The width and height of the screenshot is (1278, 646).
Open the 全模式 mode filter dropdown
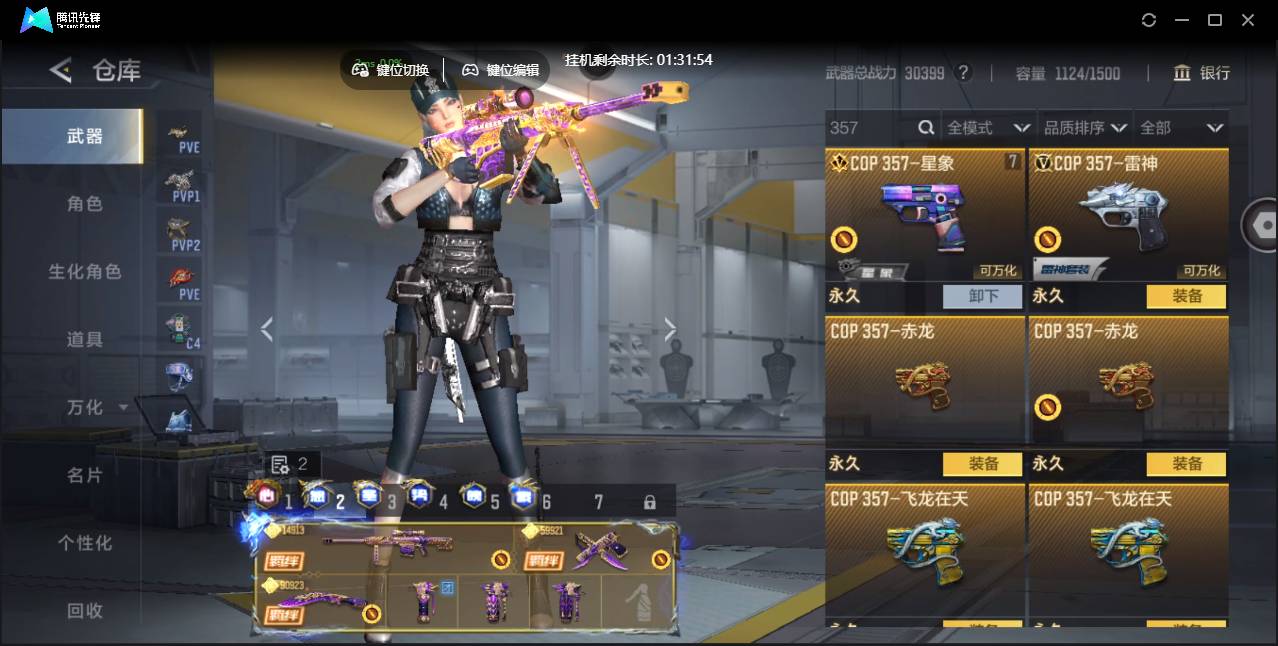(x=988, y=128)
